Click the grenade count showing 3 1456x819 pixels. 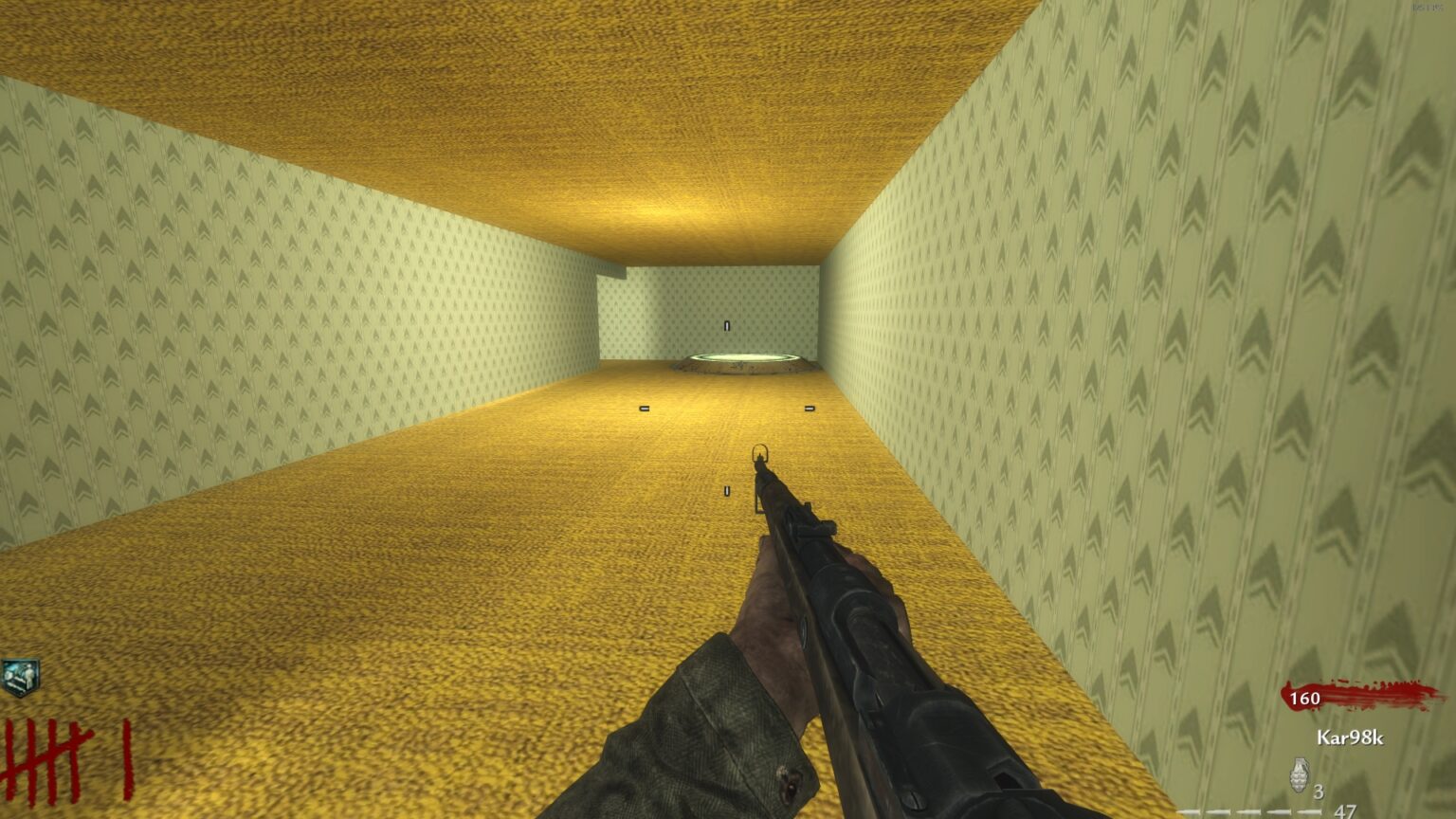point(1318,792)
